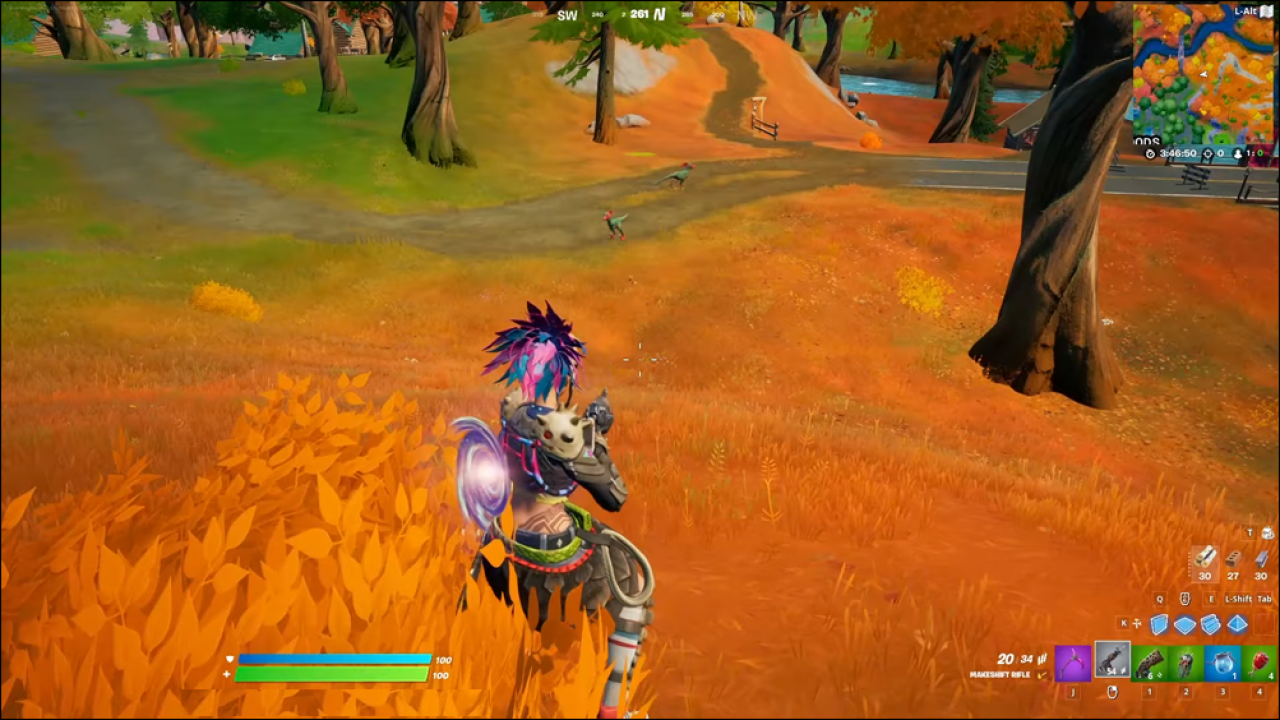Click the health bar showing 100
Image resolution: width=1280 pixels, height=720 pixels.
pyautogui.click(x=330, y=674)
